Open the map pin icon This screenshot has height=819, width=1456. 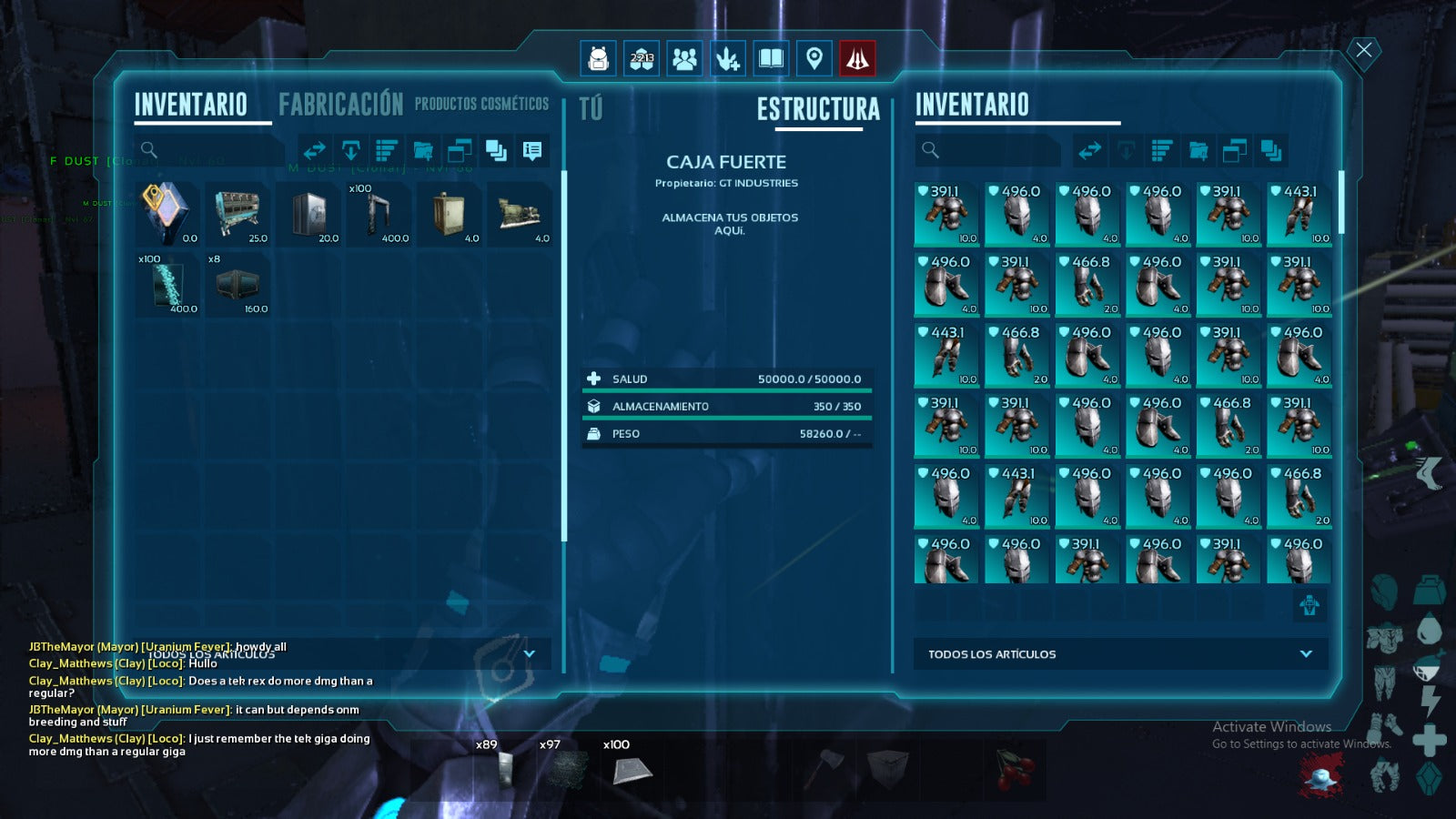814,59
